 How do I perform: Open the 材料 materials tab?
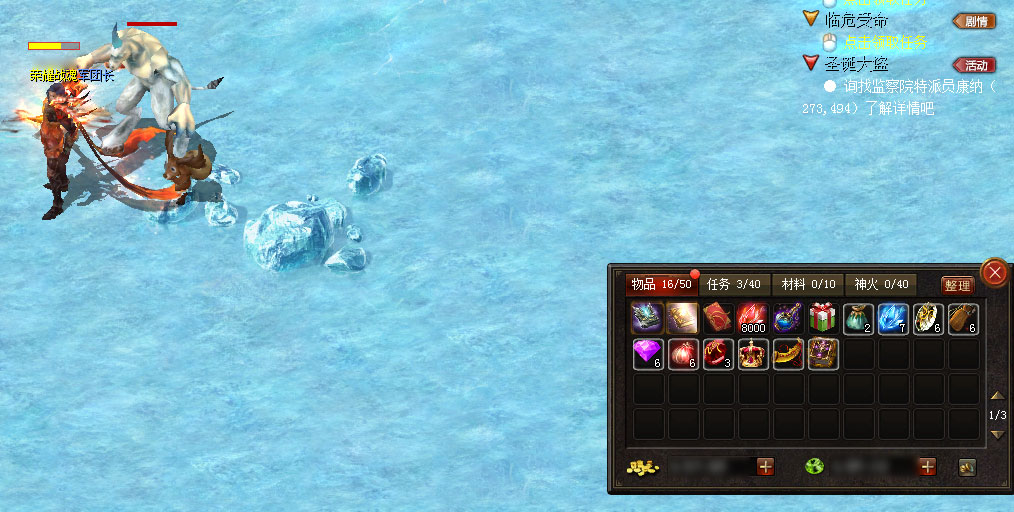pyautogui.click(x=808, y=284)
